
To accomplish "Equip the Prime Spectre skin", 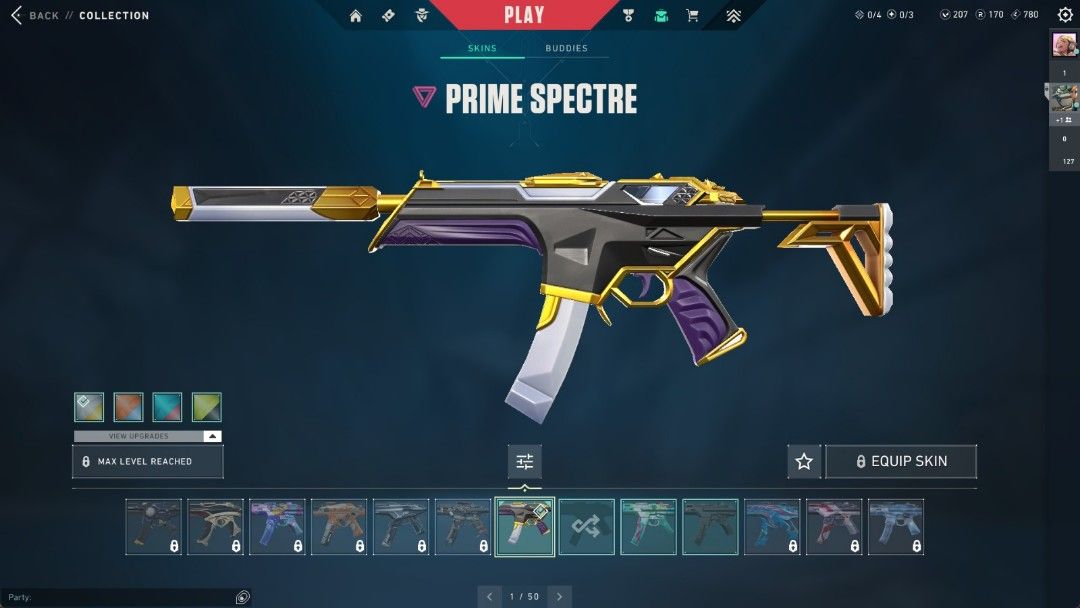I will click(x=900, y=461).
